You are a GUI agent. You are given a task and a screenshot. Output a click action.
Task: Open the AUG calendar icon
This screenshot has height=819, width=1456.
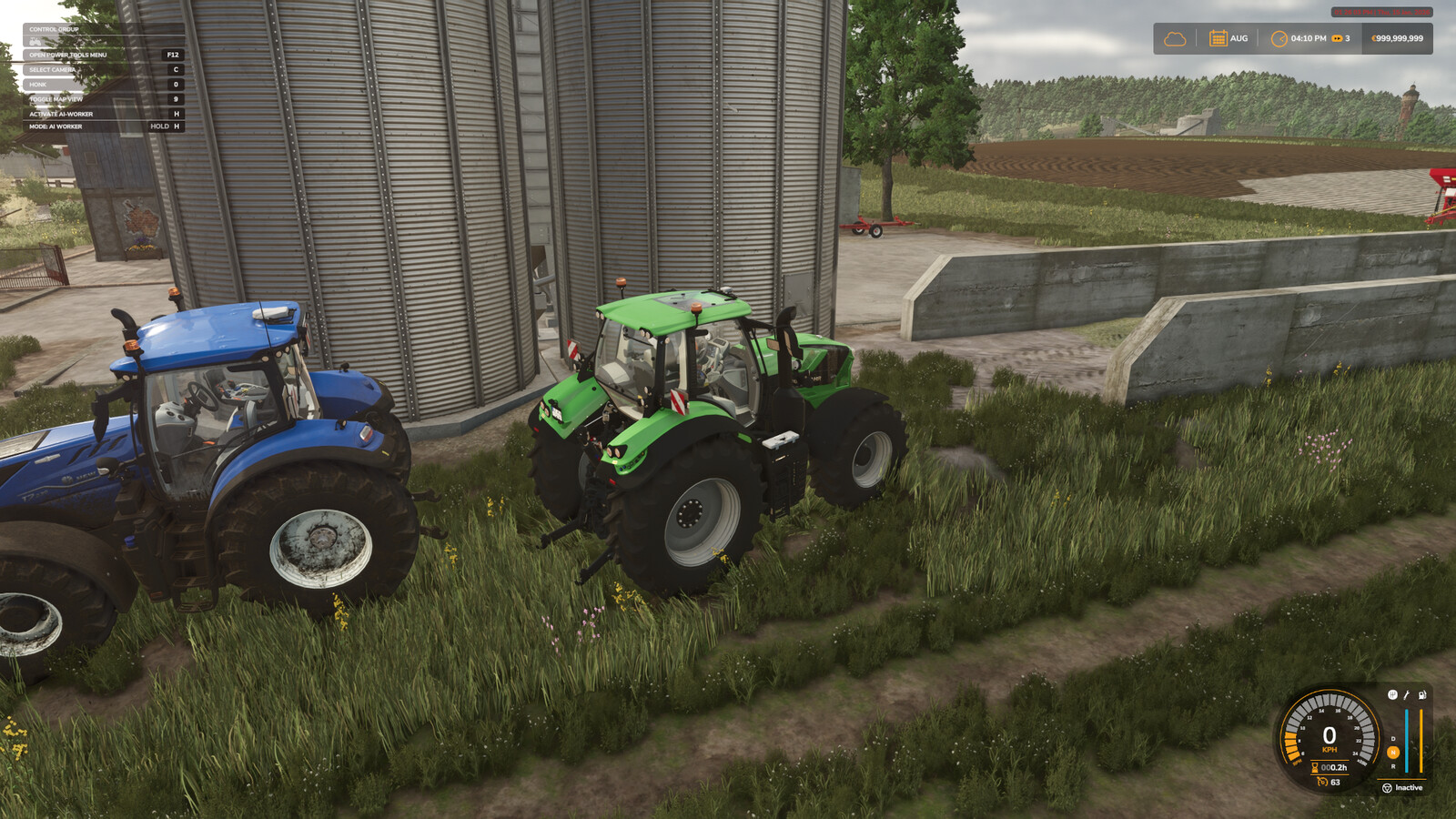point(1219,37)
